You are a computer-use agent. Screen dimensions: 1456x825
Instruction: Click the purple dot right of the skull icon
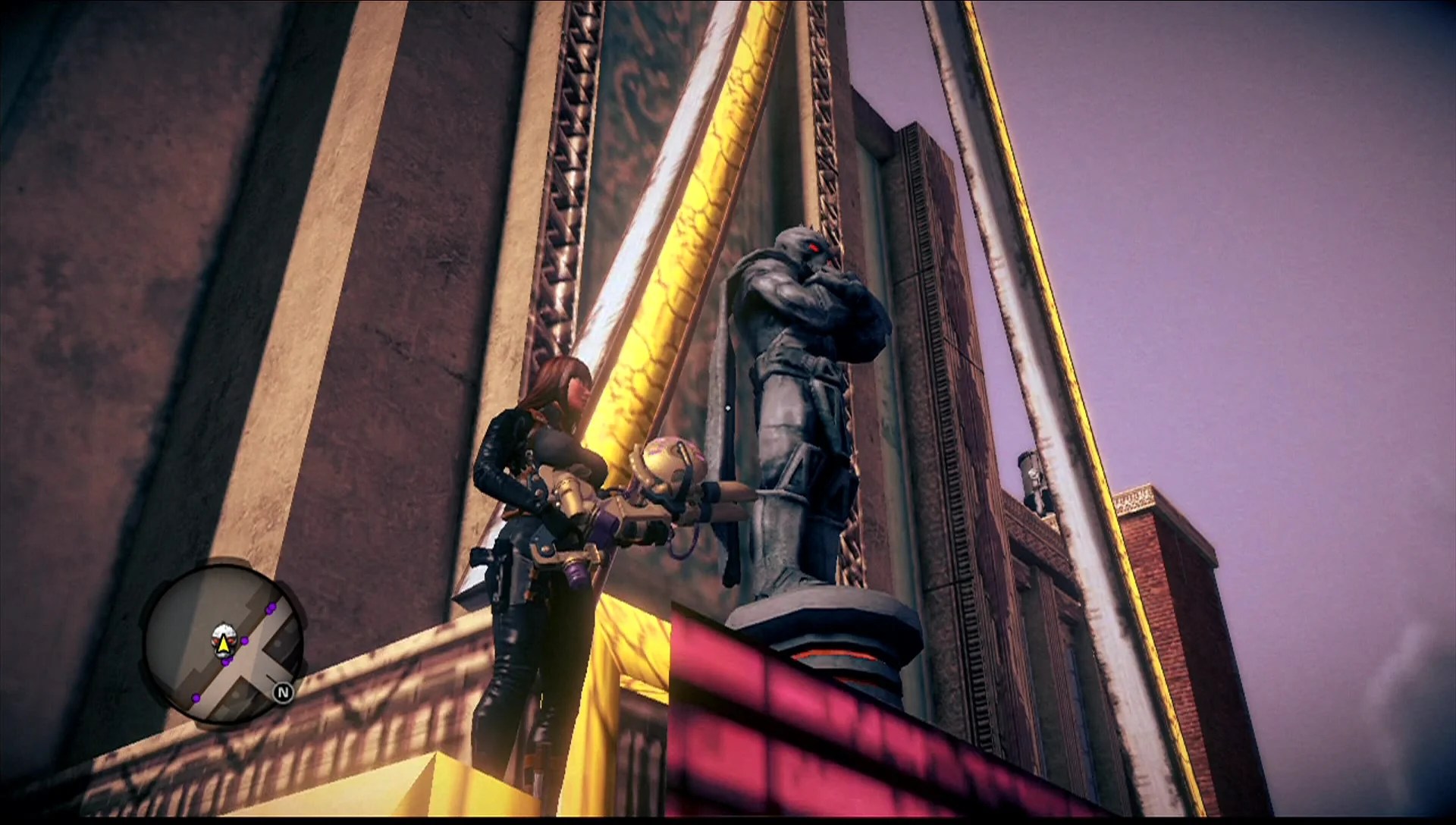pyautogui.click(x=244, y=641)
